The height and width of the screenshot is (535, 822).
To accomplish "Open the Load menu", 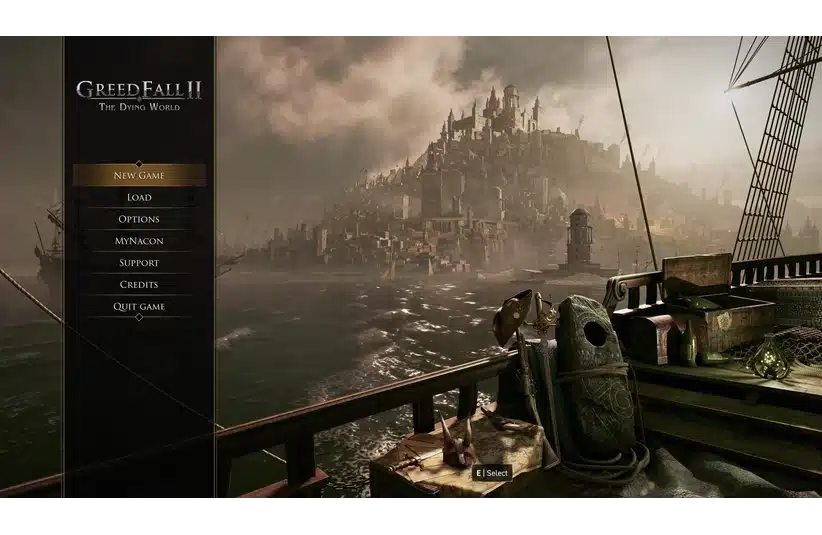I will (x=139, y=198).
